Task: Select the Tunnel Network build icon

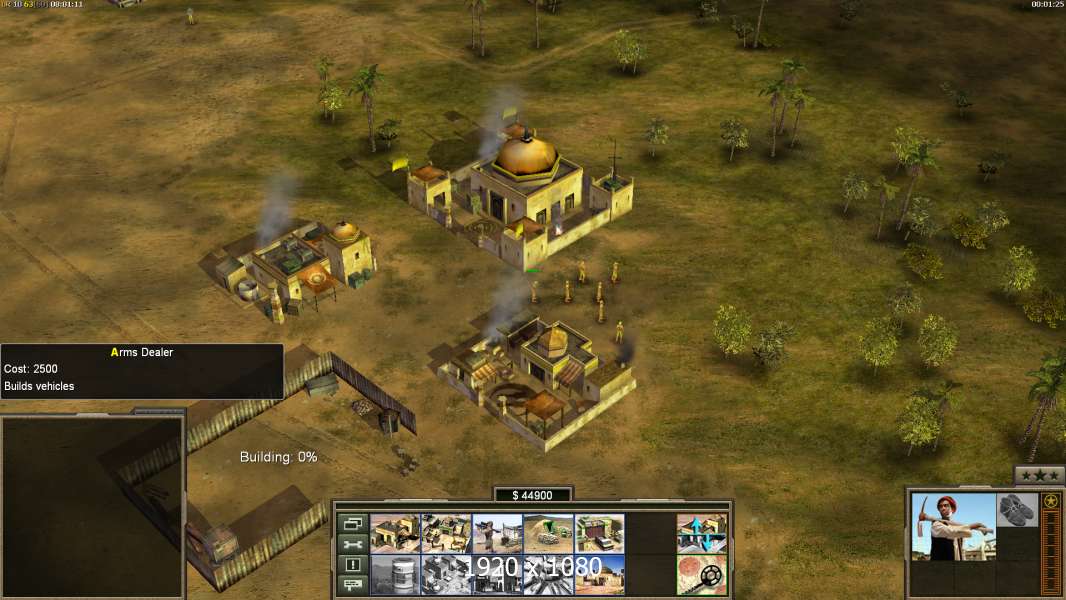Action: pyautogui.click(x=548, y=533)
